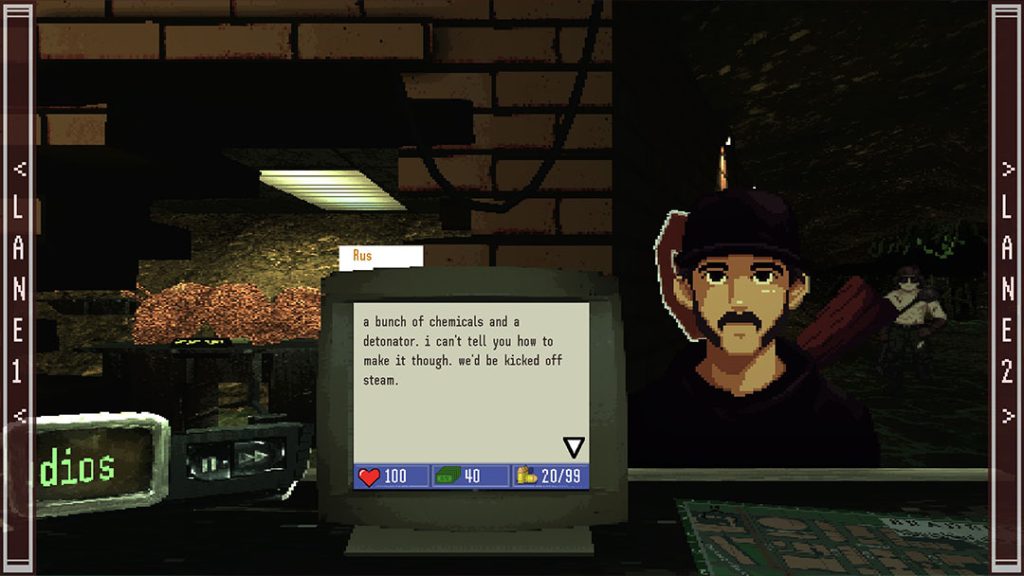Switch view to Lane 1
This screenshot has height=576, width=1024.
tap(17, 288)
